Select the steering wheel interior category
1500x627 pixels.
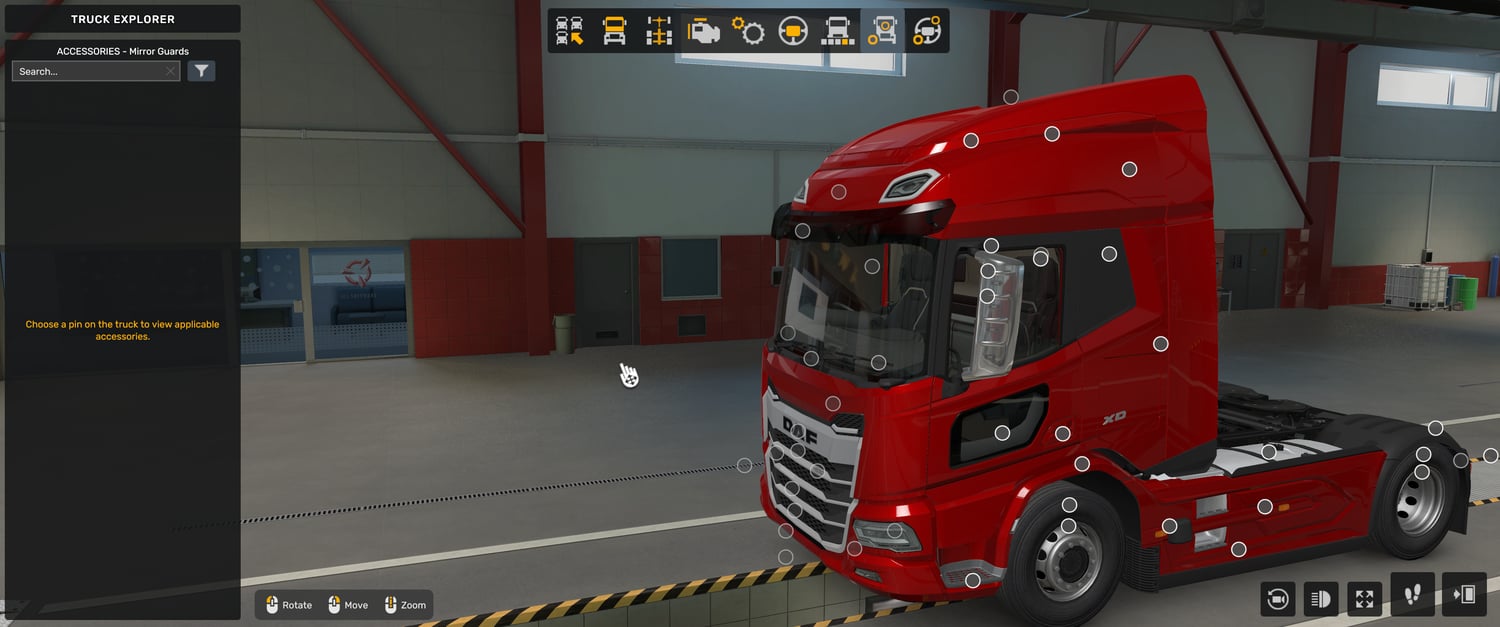tap(793, 31)
